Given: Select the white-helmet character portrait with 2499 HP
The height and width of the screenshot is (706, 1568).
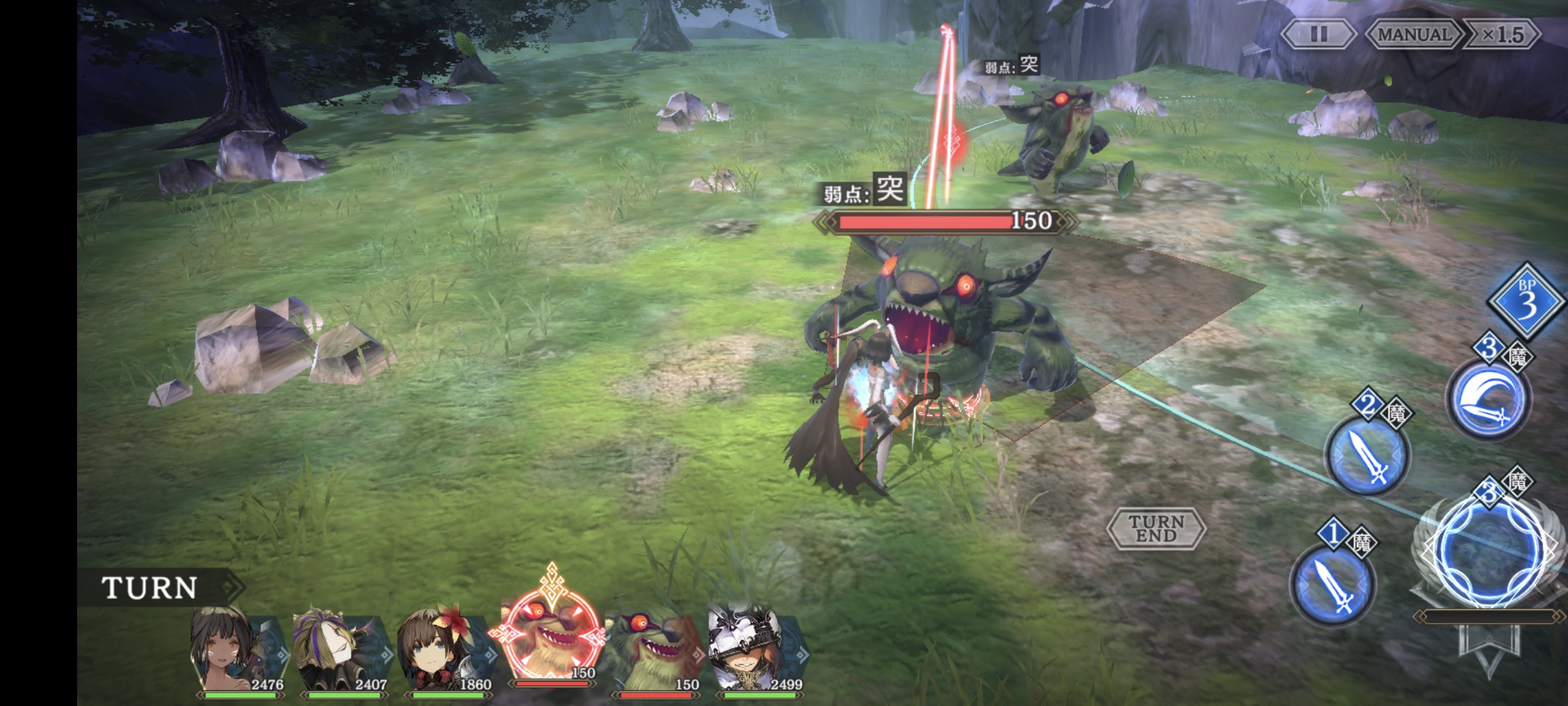Looking at the screenshot, I should coord(757,650).
